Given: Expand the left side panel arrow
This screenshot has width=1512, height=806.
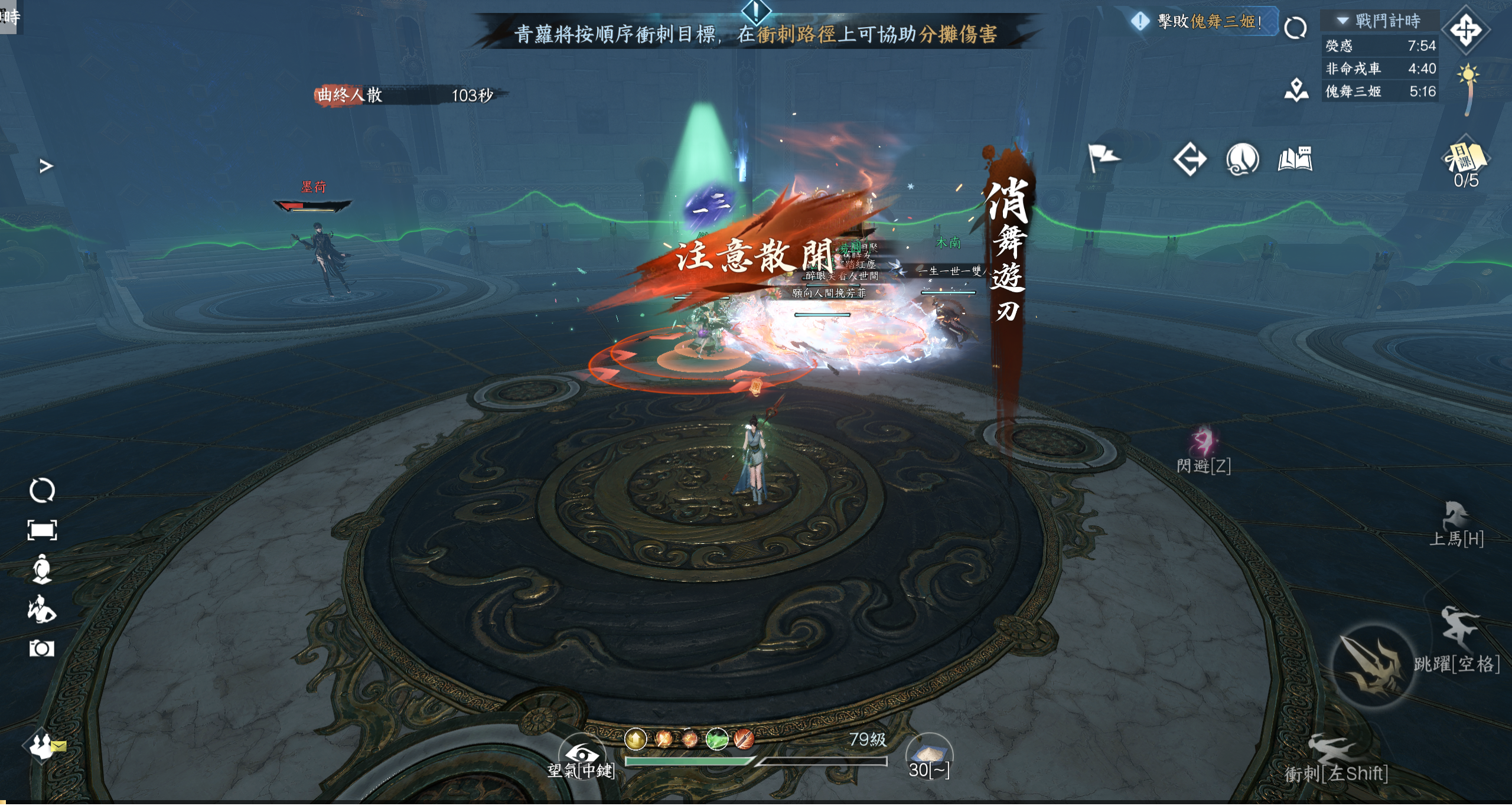Looking at the screenshot, I should pyautogui.click(x=46, y=167).
